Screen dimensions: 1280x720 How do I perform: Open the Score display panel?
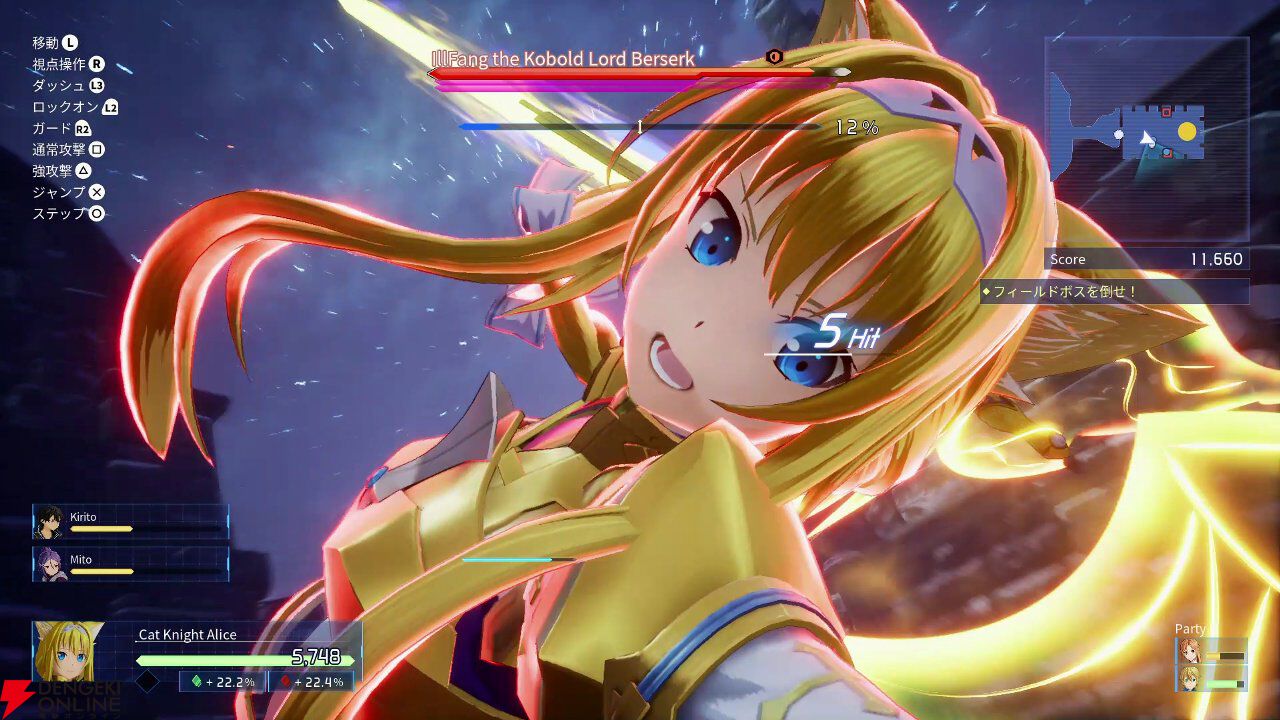pyautogui.click(x=1145, y=259)
